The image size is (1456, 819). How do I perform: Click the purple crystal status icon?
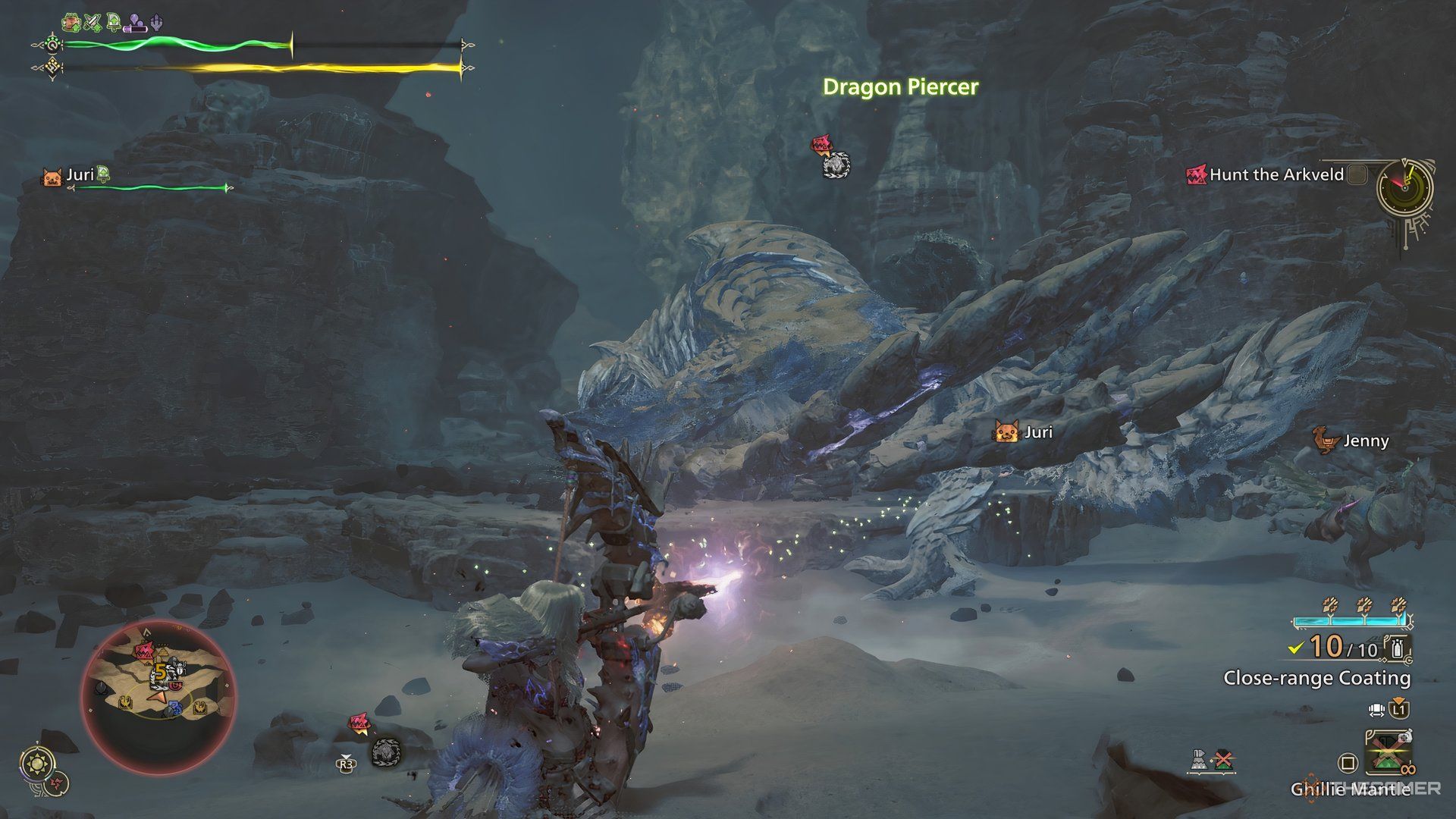[158, 22]
